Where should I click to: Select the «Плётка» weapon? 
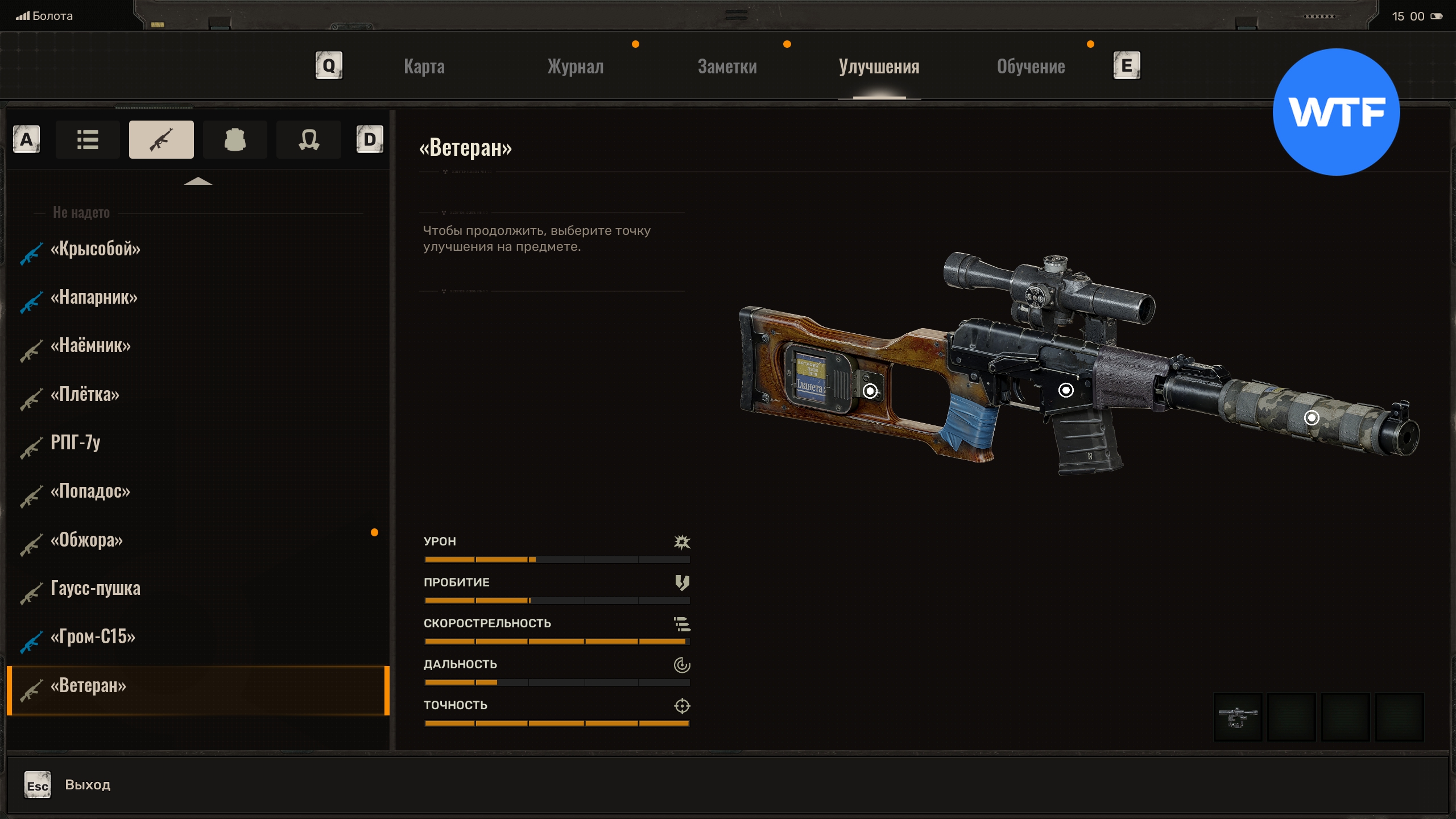coord(85,394)
